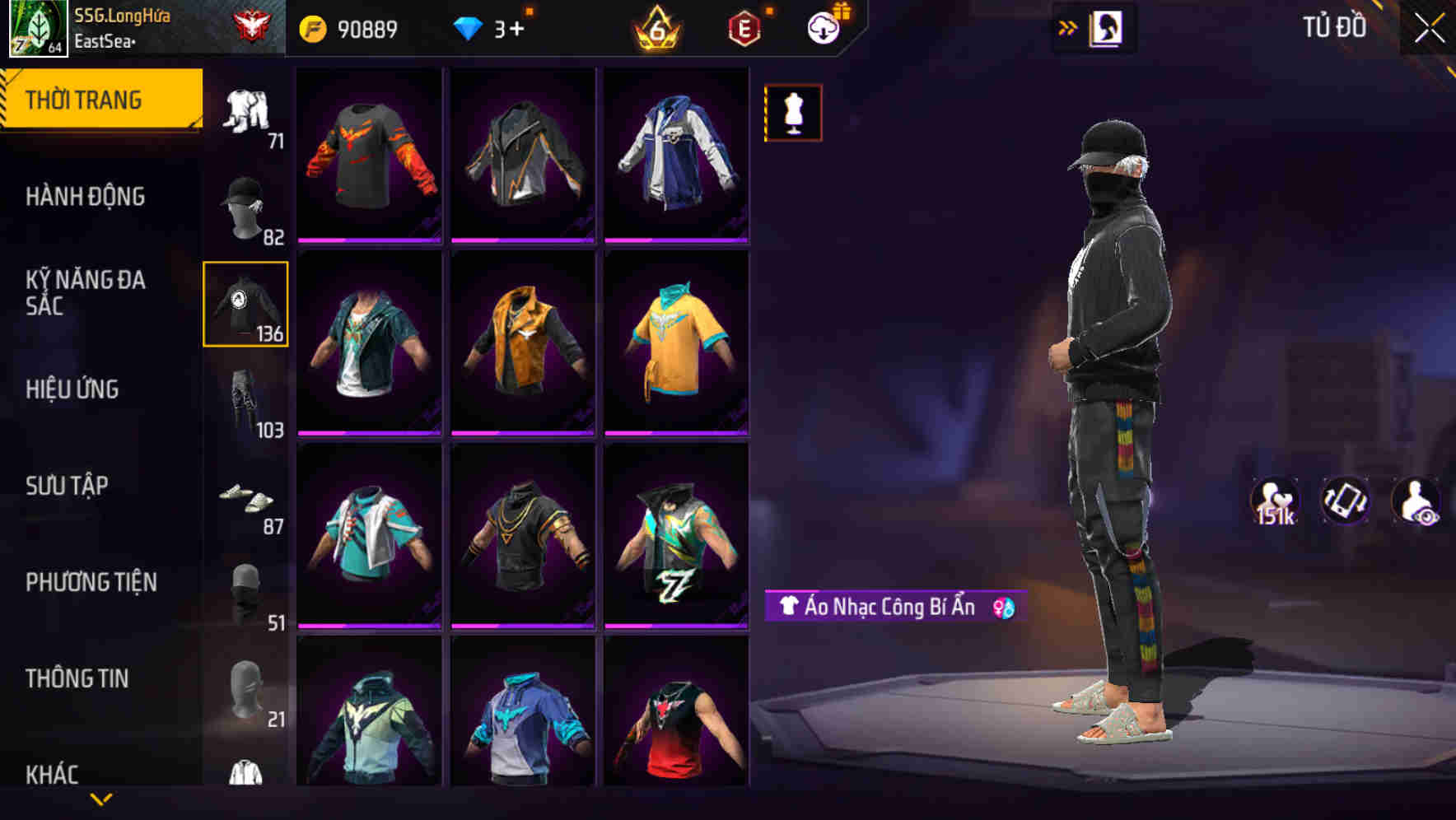Viewport: 1456px width, 820px height.
Task: Expand more categories with bottom chevron
Action: click(x=102, y=800)
